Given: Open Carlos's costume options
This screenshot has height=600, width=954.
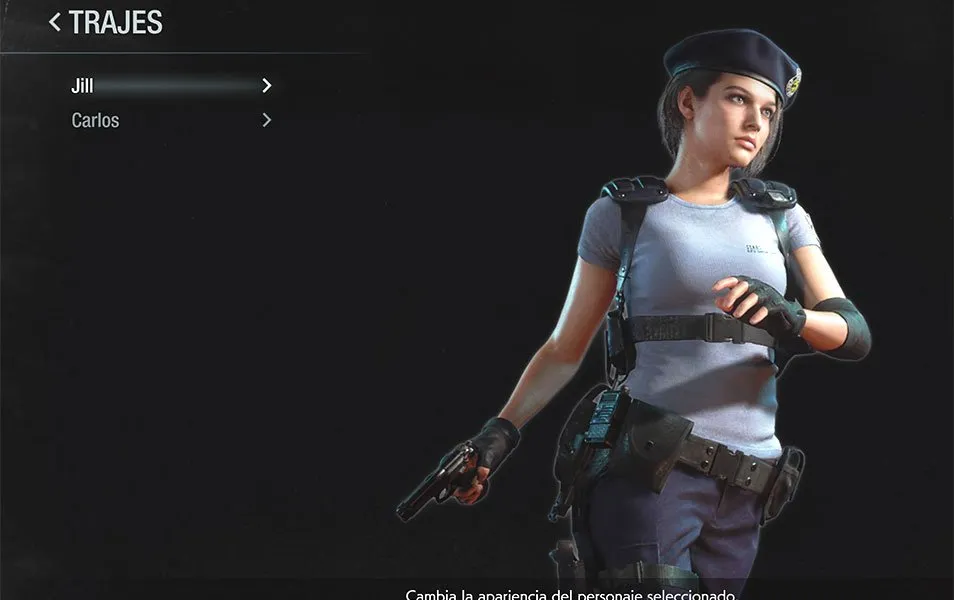Looking at the screenshot, I should coord(96,121).
